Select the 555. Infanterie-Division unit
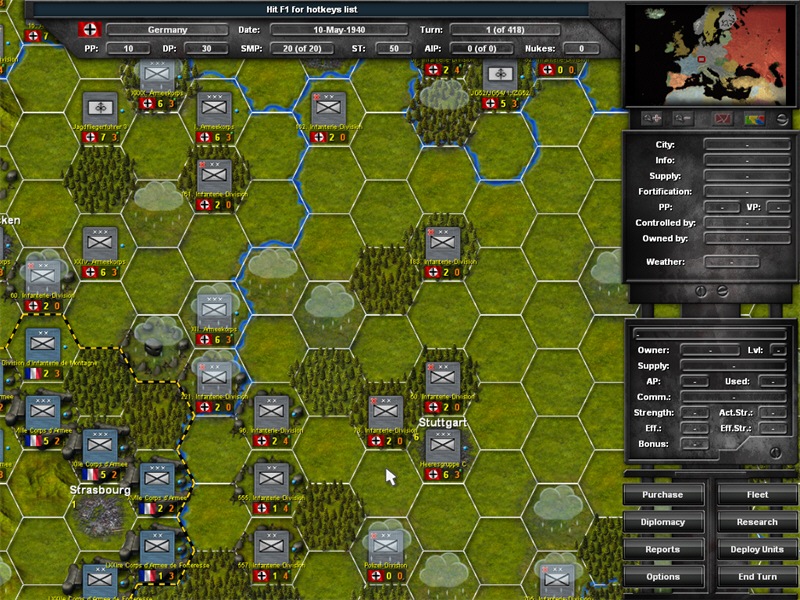 tap(271, 479)
